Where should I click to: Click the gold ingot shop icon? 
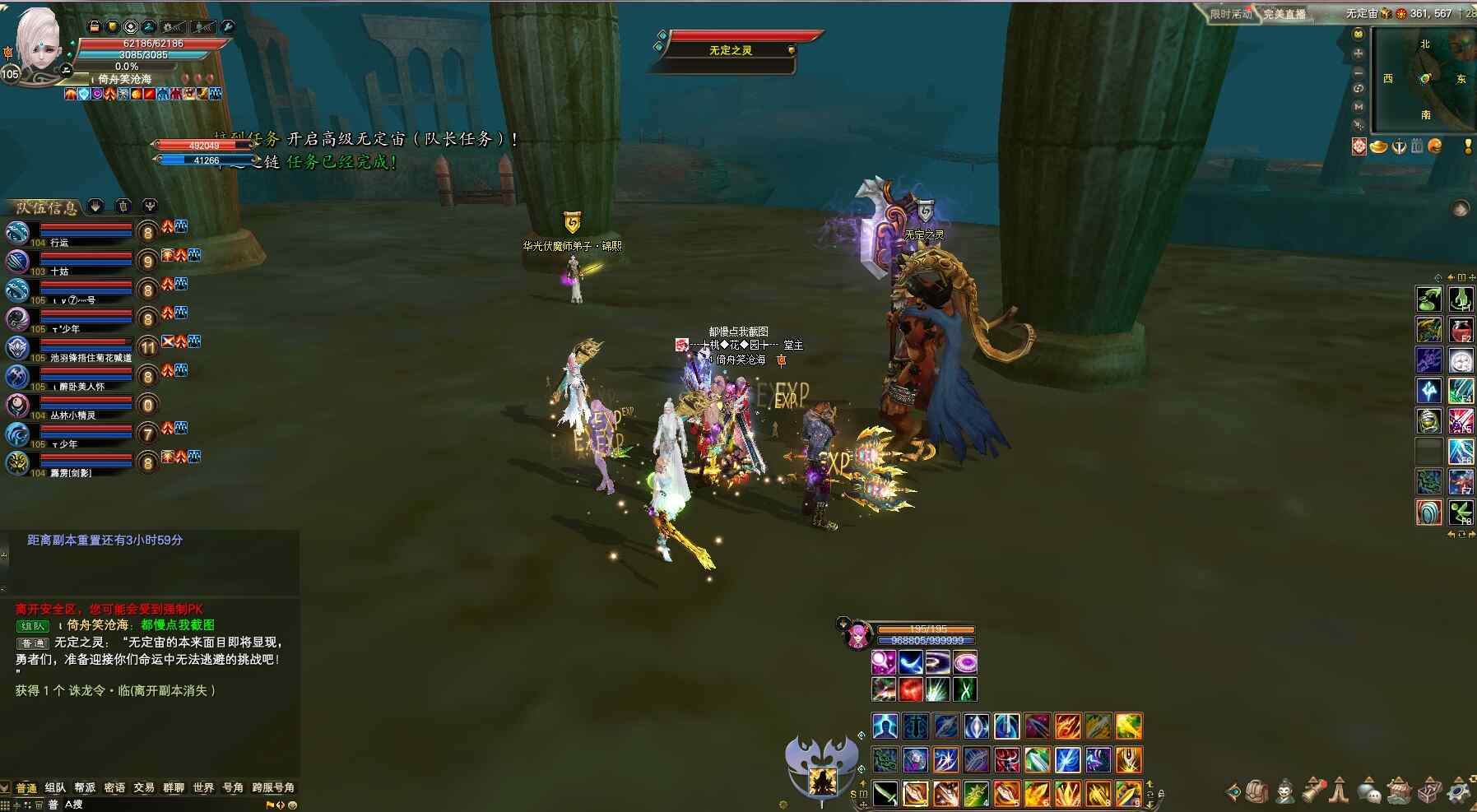tap(1378, 146)
